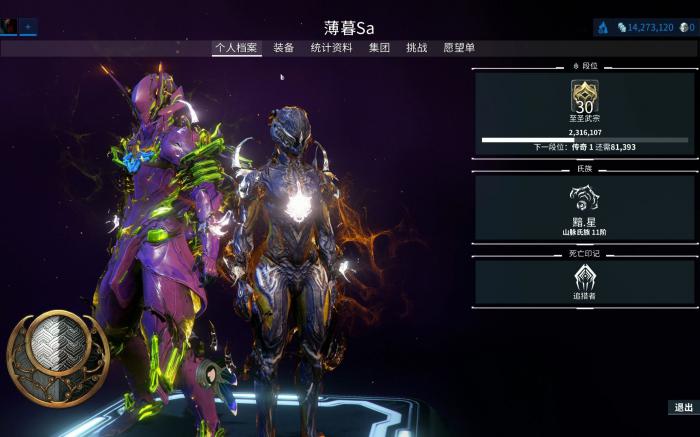The image size is (700, 437).
Task: Open the blue market icon by credits
Action: 604,27
